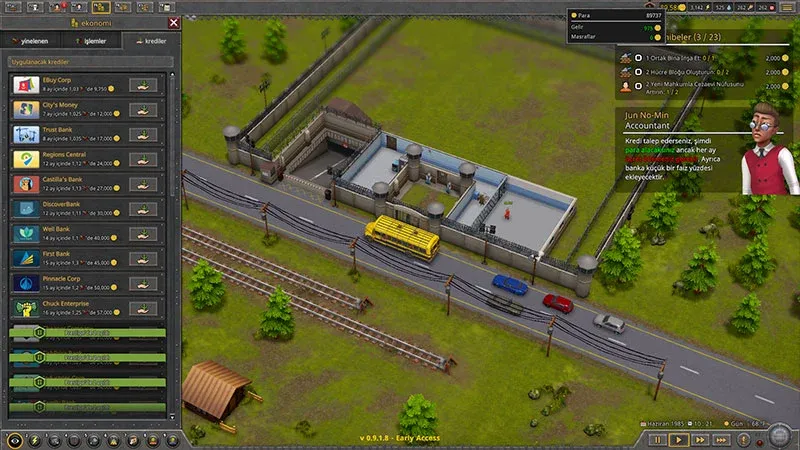
Task: Take the City's Money loan
Action: pyautogui.click(x=144, y=109)
